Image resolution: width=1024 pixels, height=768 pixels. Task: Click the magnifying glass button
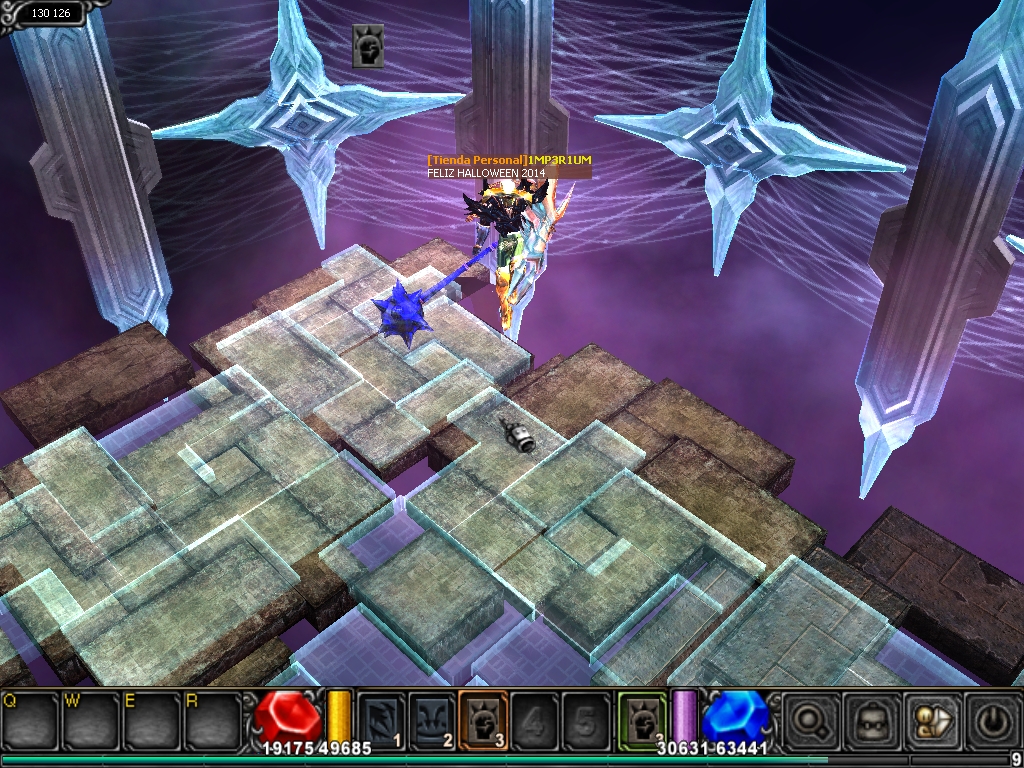tap(809, 718)
